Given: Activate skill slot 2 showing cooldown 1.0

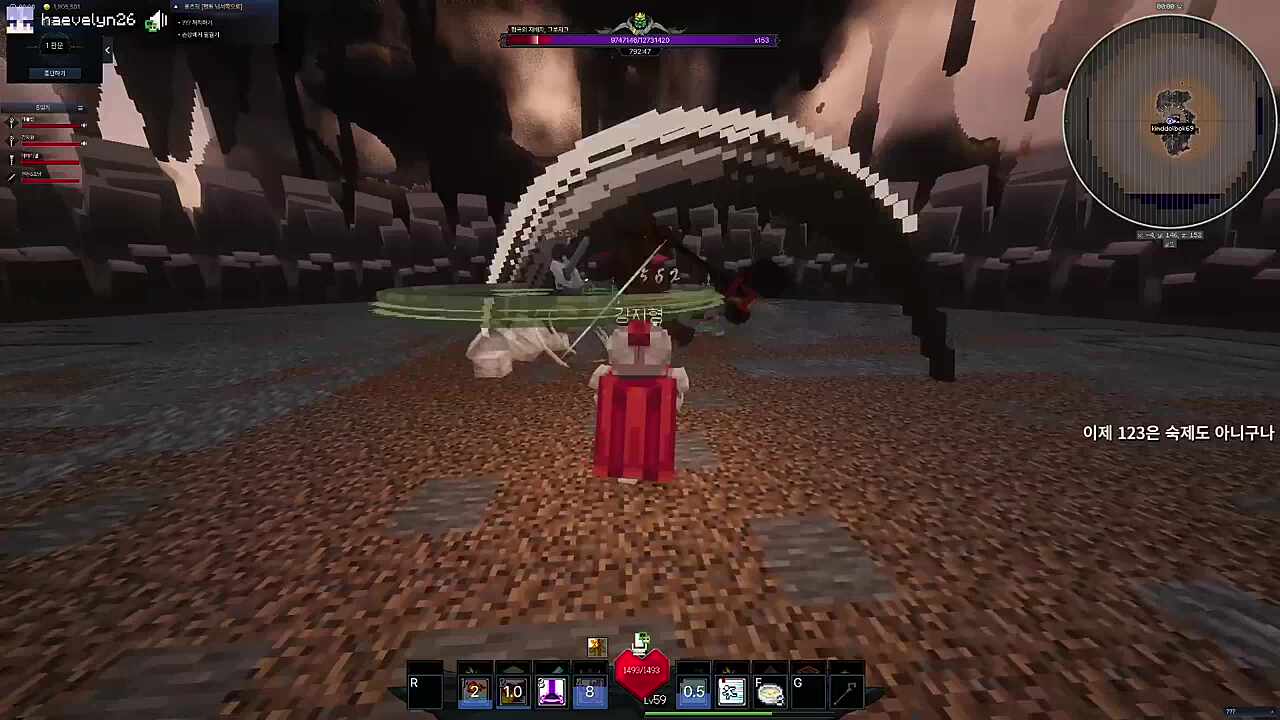Looking at the screenshot, I should [513, 691].
